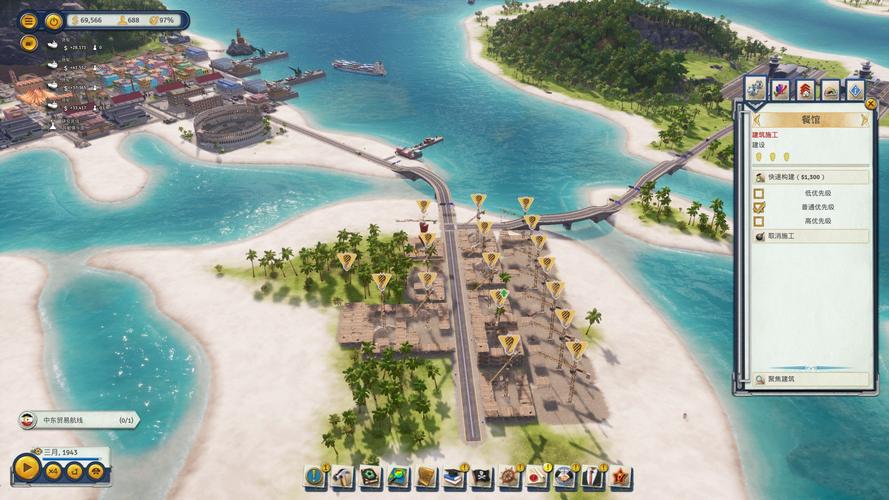
Task: Open the pirate flag raids menu
Action: coord(482,476)
